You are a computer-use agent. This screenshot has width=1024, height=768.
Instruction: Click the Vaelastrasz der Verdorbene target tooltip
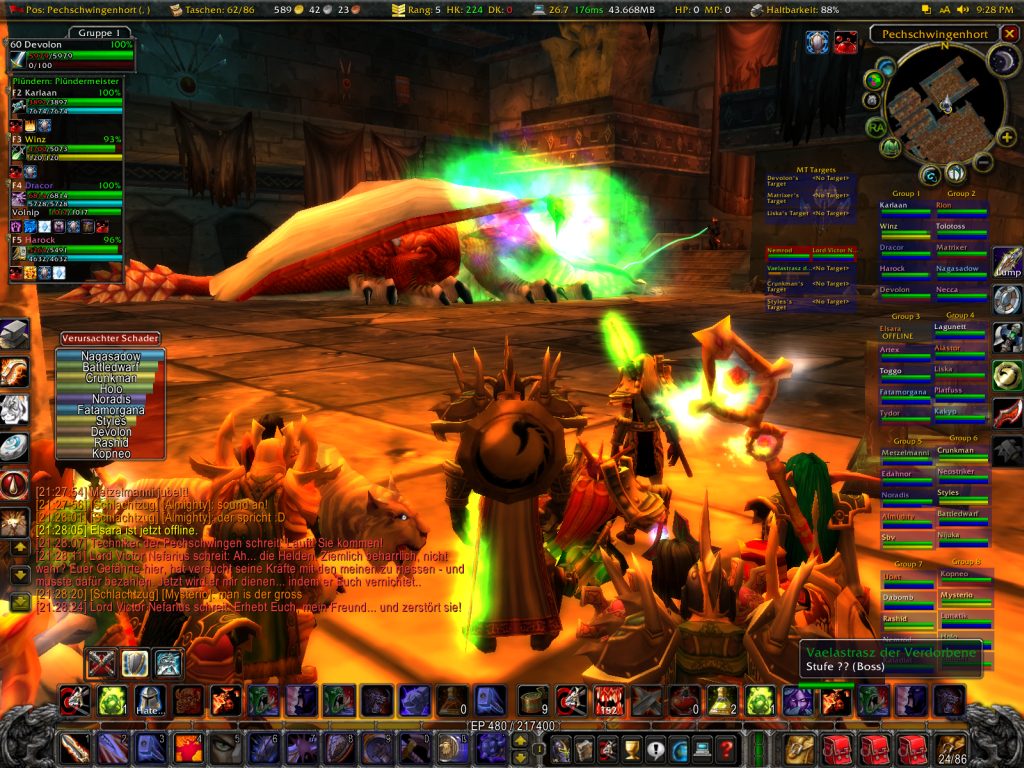pos(890,659)
